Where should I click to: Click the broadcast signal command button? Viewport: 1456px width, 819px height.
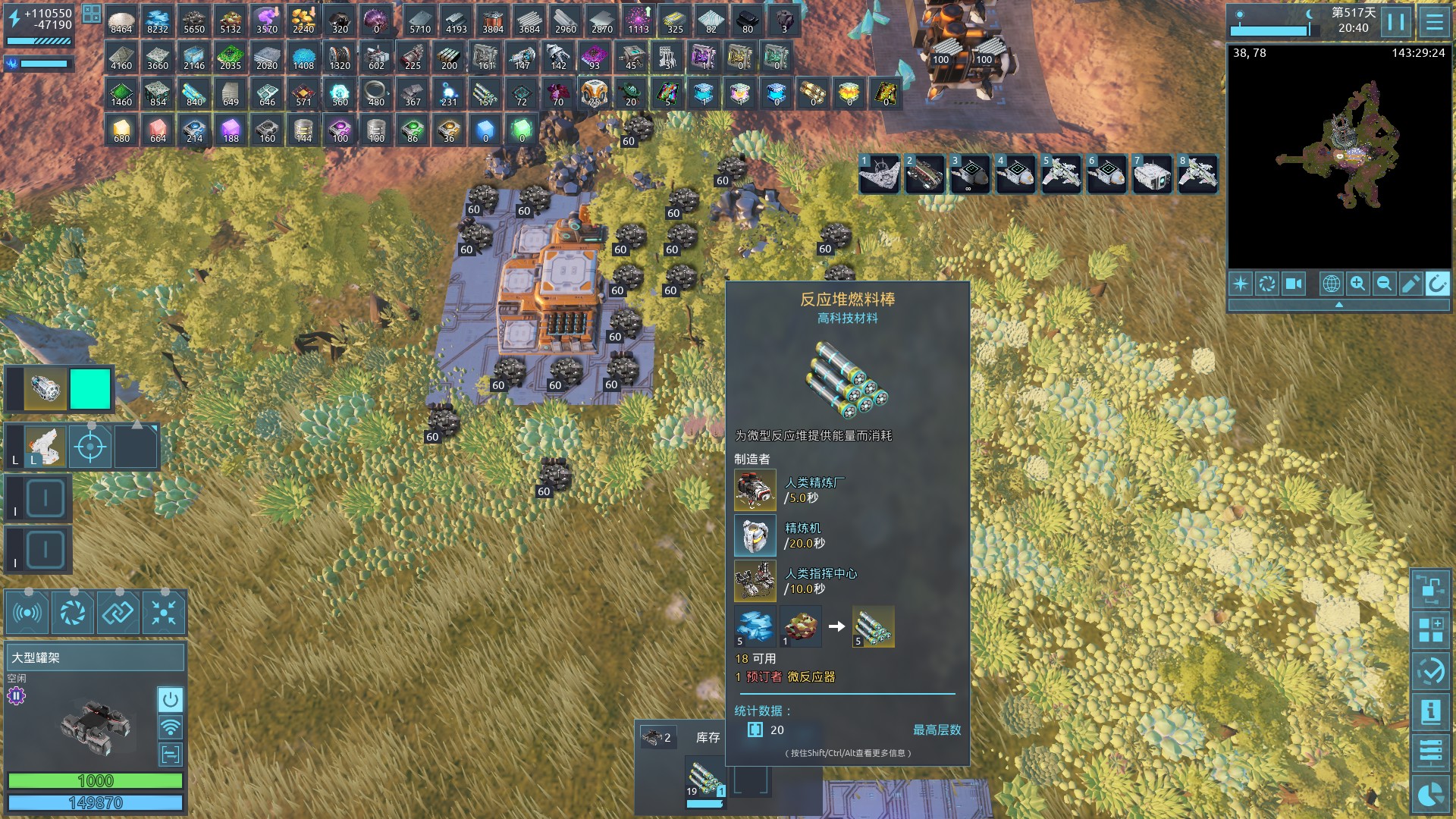coord(28,613)
